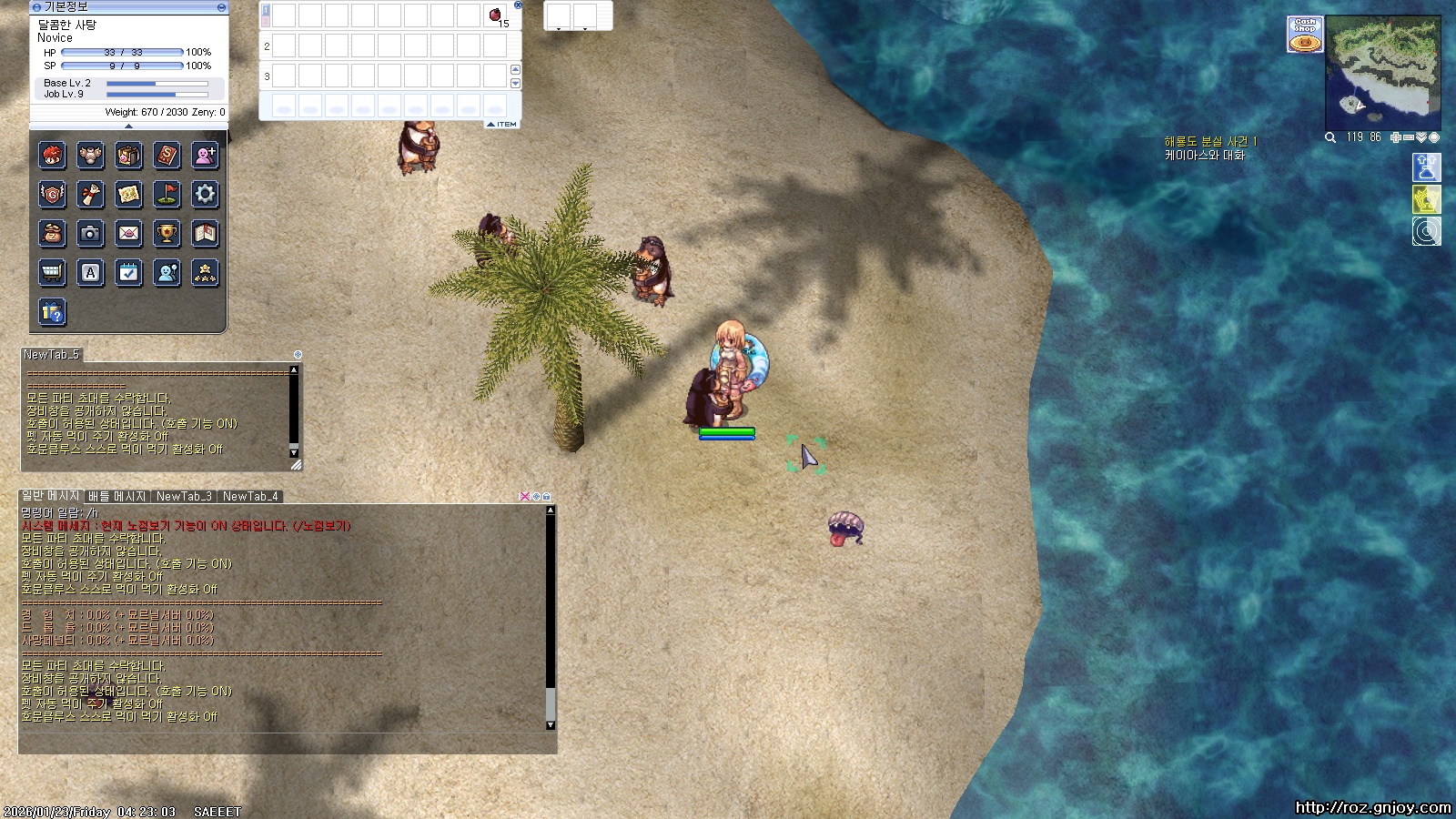Zoom in the minimap with plus button
The width and height of the screenshot is (1456, 819).
(1396, 137)
